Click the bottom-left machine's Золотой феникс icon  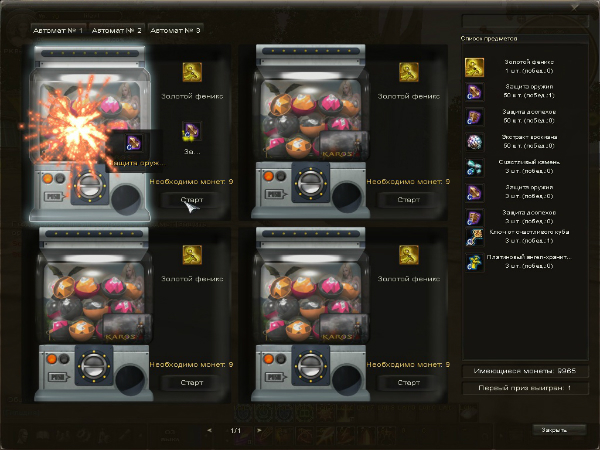click(x=191, y=254)
